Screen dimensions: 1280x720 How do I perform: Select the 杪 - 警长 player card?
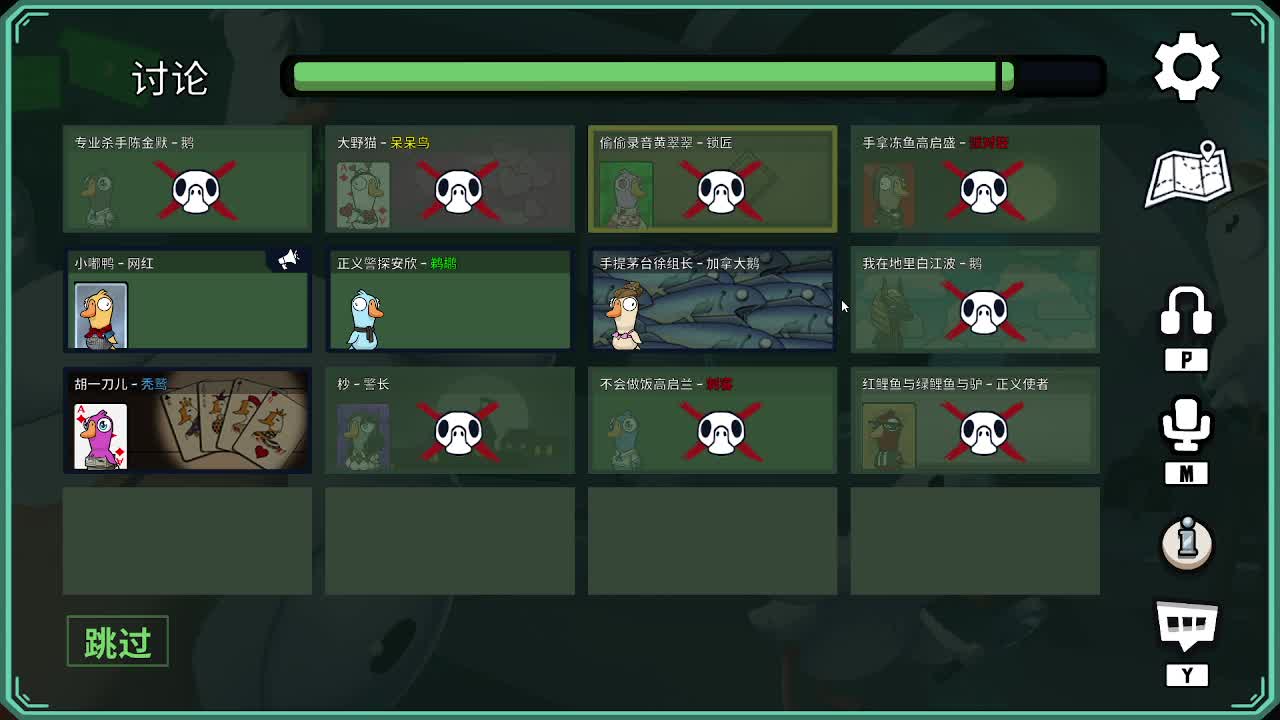[x=449, y=420]
